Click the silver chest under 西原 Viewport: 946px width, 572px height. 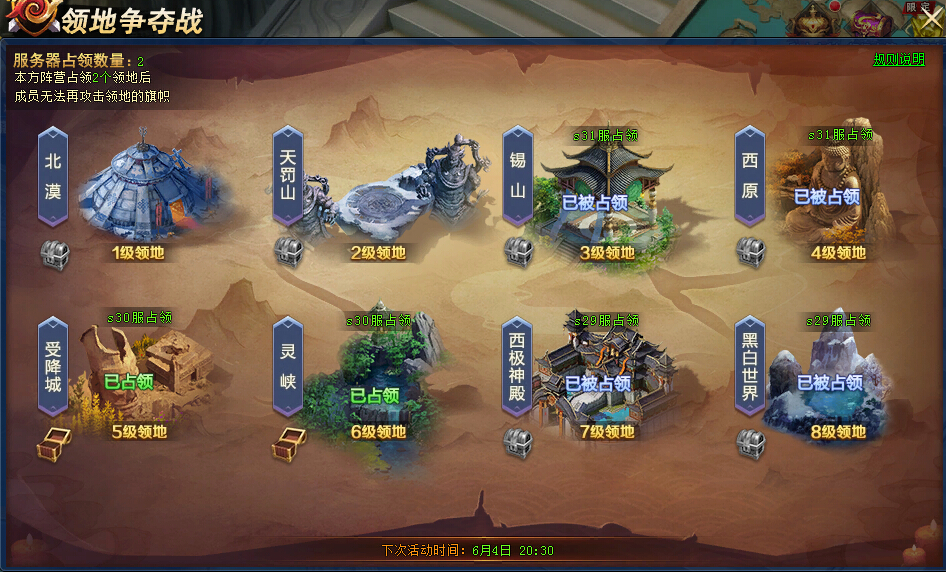(750, 252)
